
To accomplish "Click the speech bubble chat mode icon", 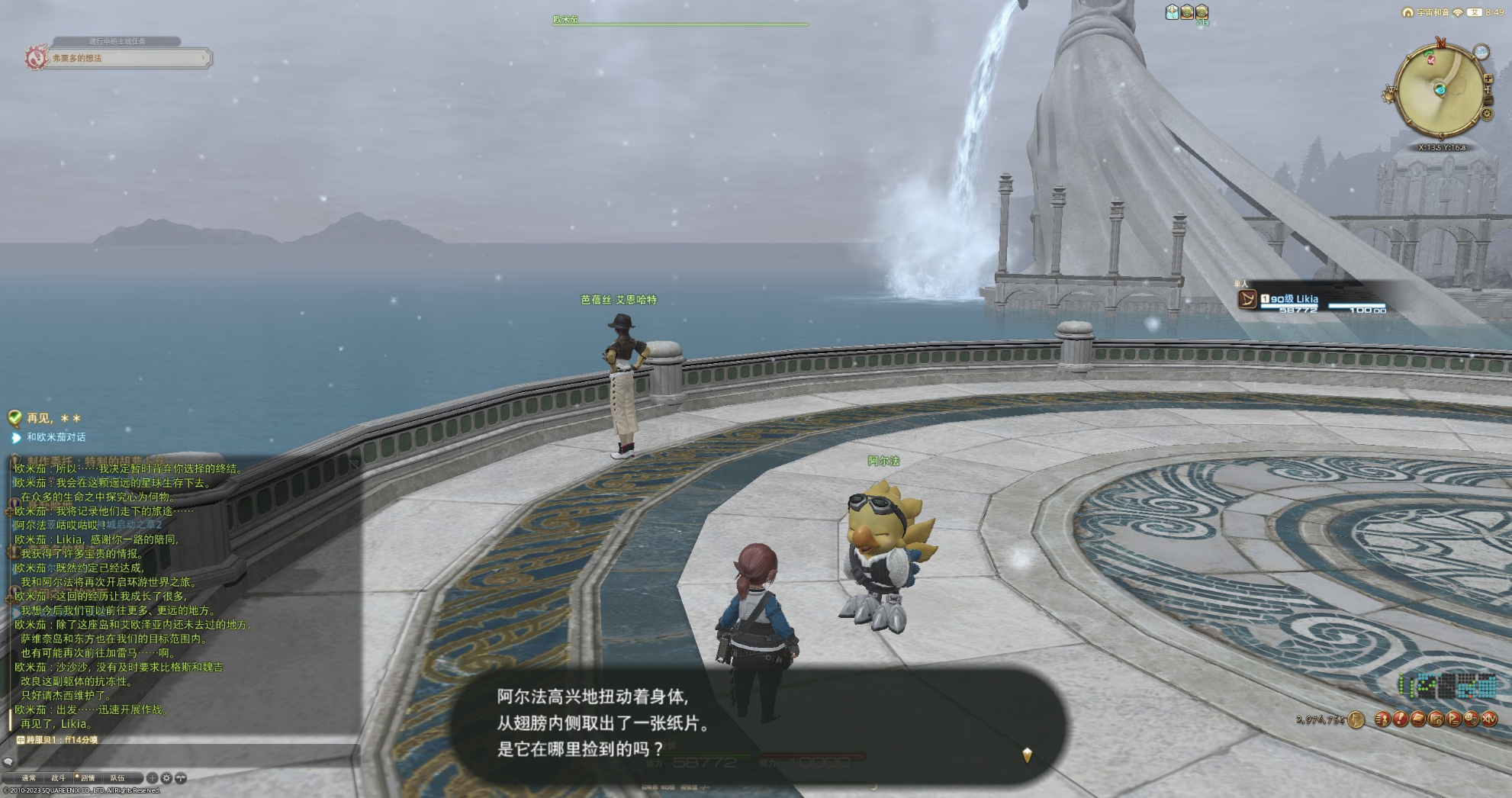I will [x=8, y=761].
